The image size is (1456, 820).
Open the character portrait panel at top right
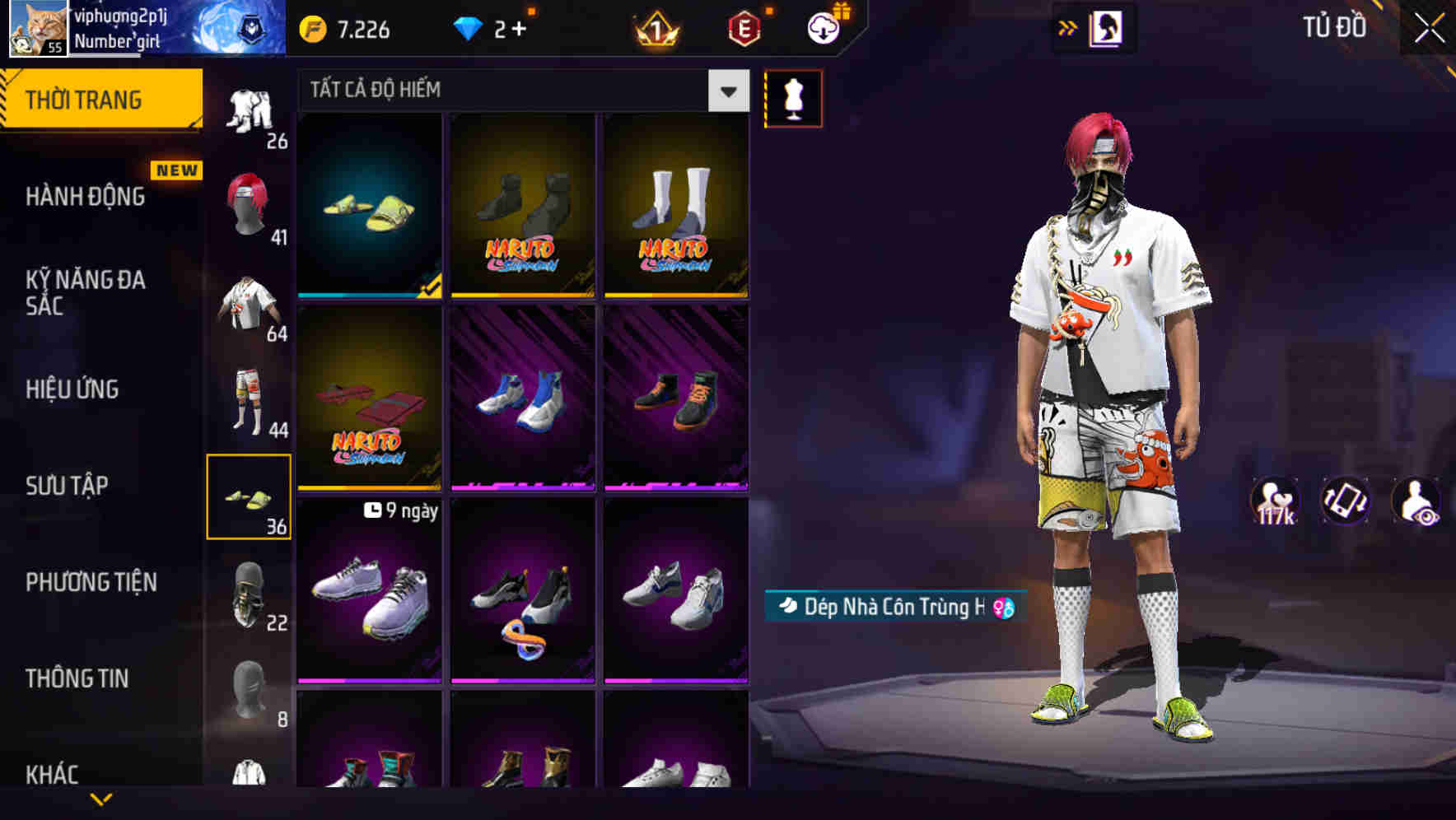(1108, 26)
